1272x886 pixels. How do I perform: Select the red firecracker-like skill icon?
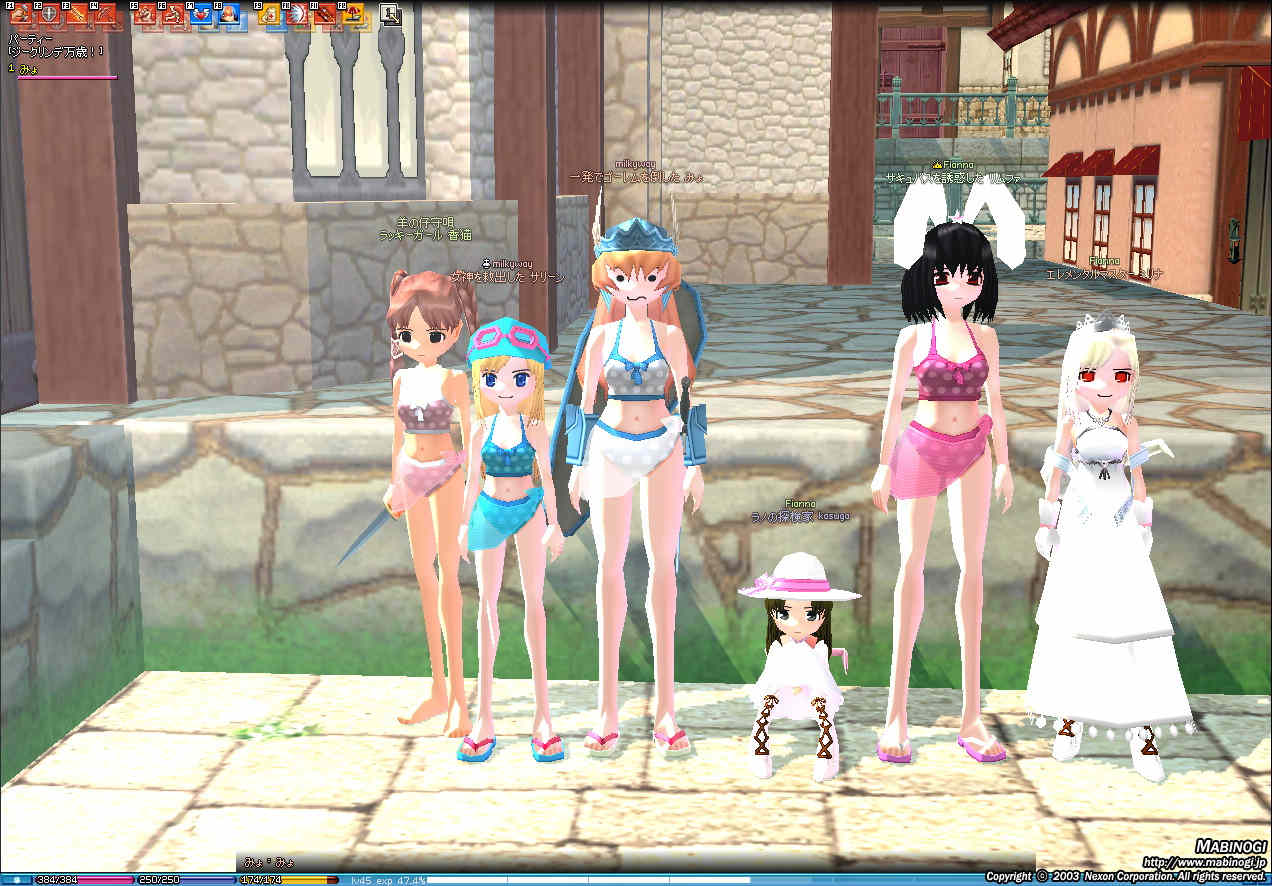325,15
